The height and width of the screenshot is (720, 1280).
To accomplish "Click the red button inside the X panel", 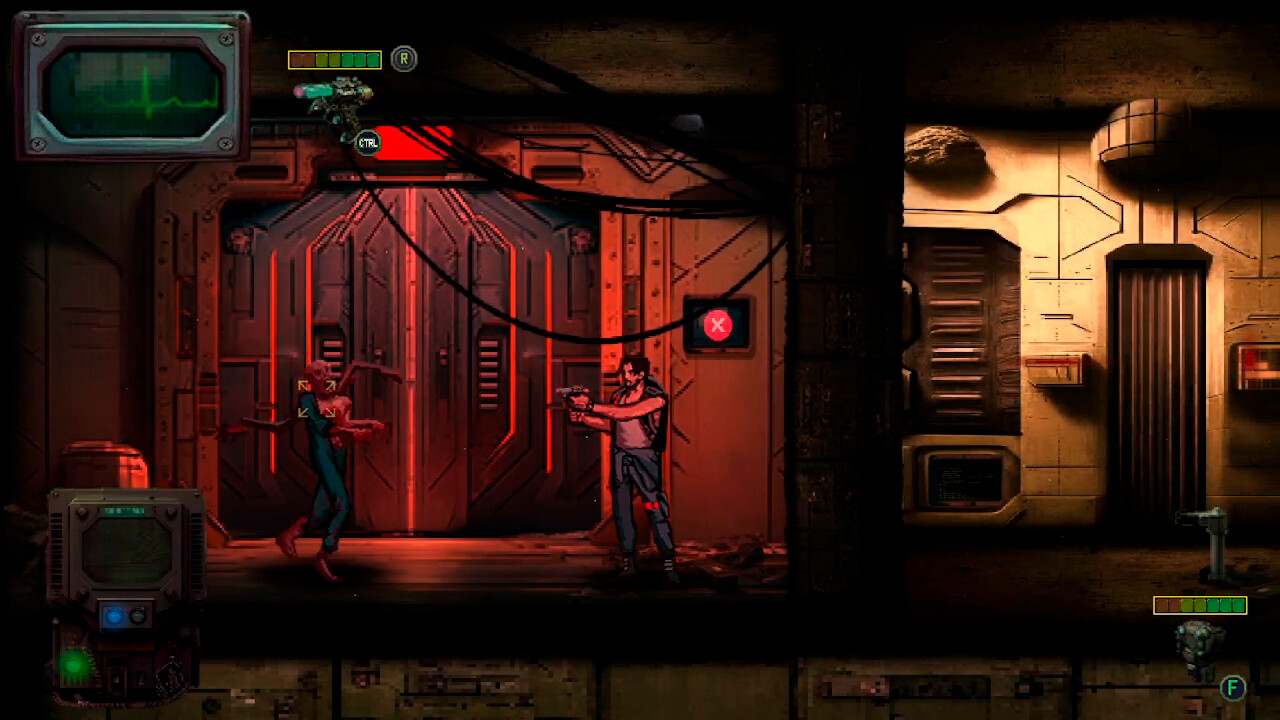I will click(x=718, y=322).
